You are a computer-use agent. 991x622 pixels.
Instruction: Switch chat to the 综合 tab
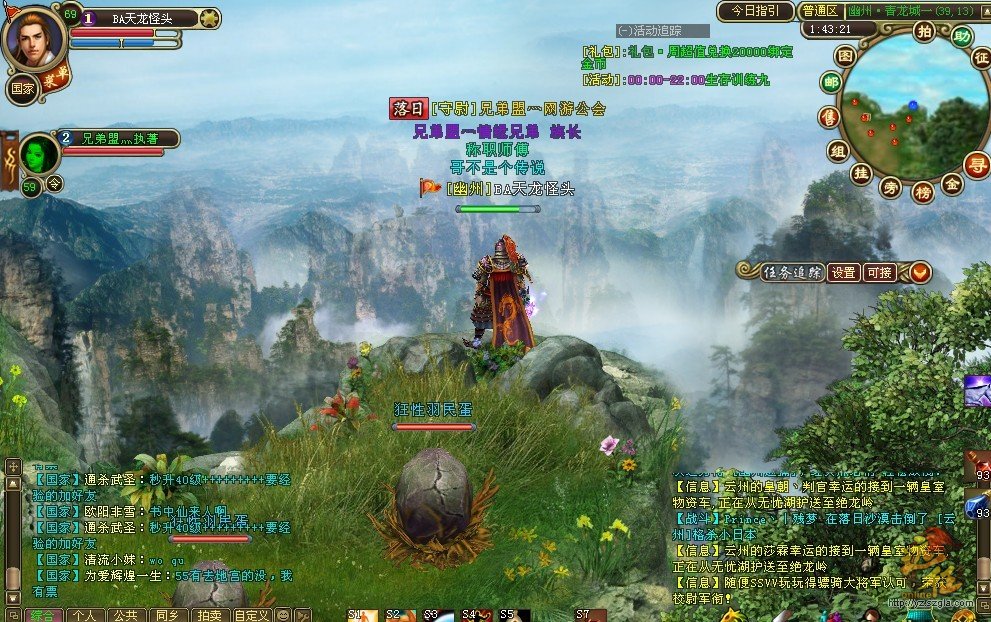(x=42, y=615)
